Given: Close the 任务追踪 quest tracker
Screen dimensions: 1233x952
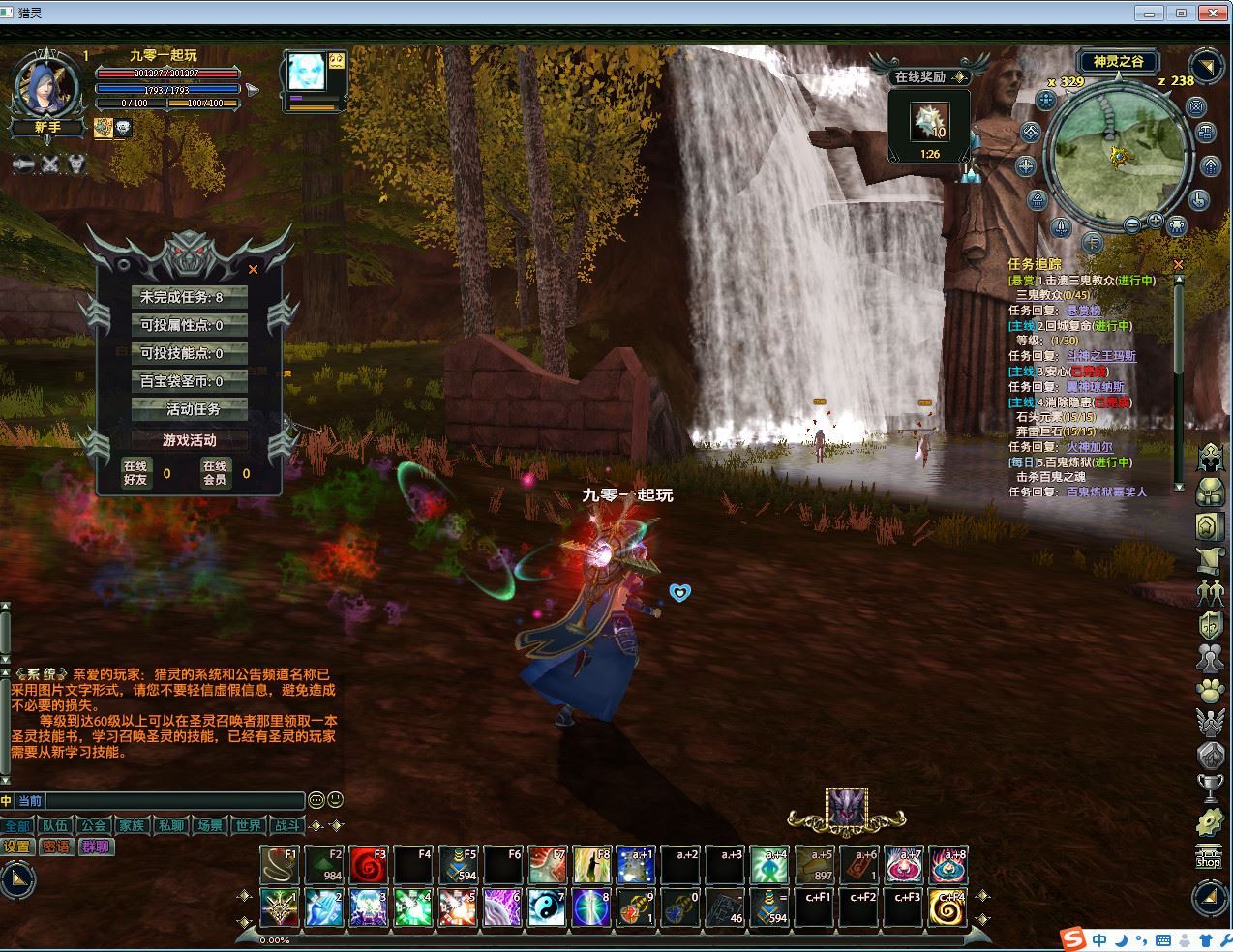Looking at the screenshot, I should [x=1178, y=264].
